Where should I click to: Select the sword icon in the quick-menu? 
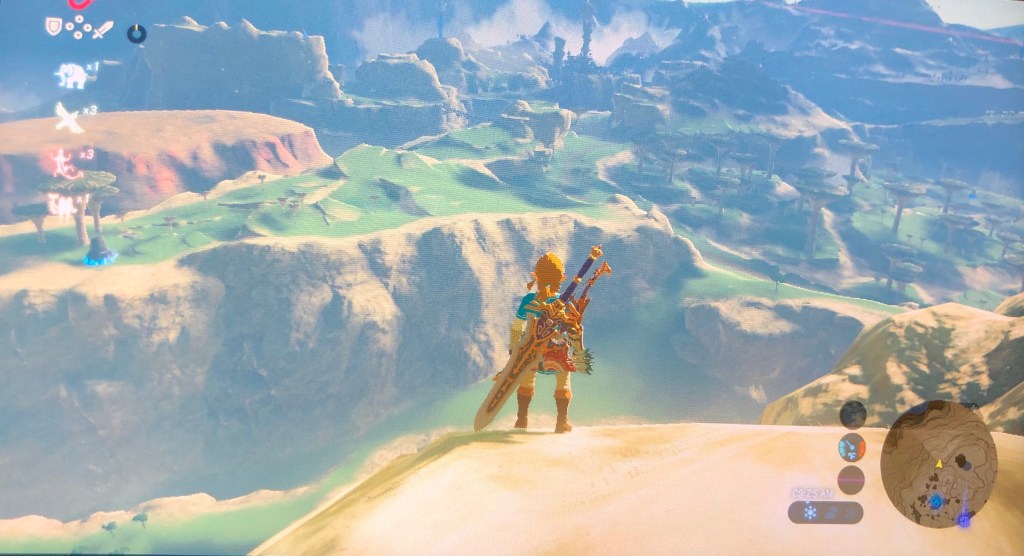103,30
